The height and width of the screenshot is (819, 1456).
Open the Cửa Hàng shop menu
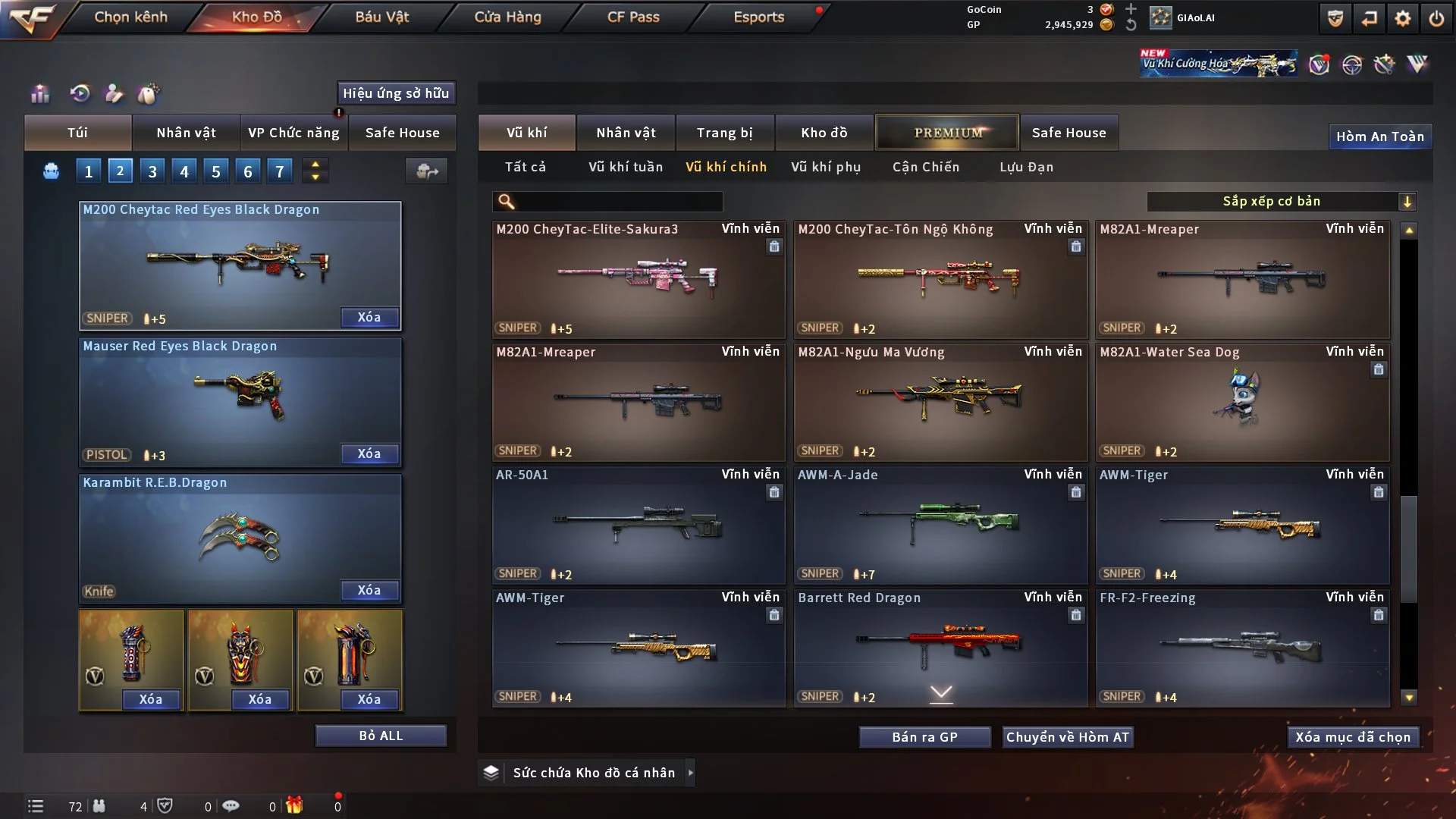tap(507, 17)
